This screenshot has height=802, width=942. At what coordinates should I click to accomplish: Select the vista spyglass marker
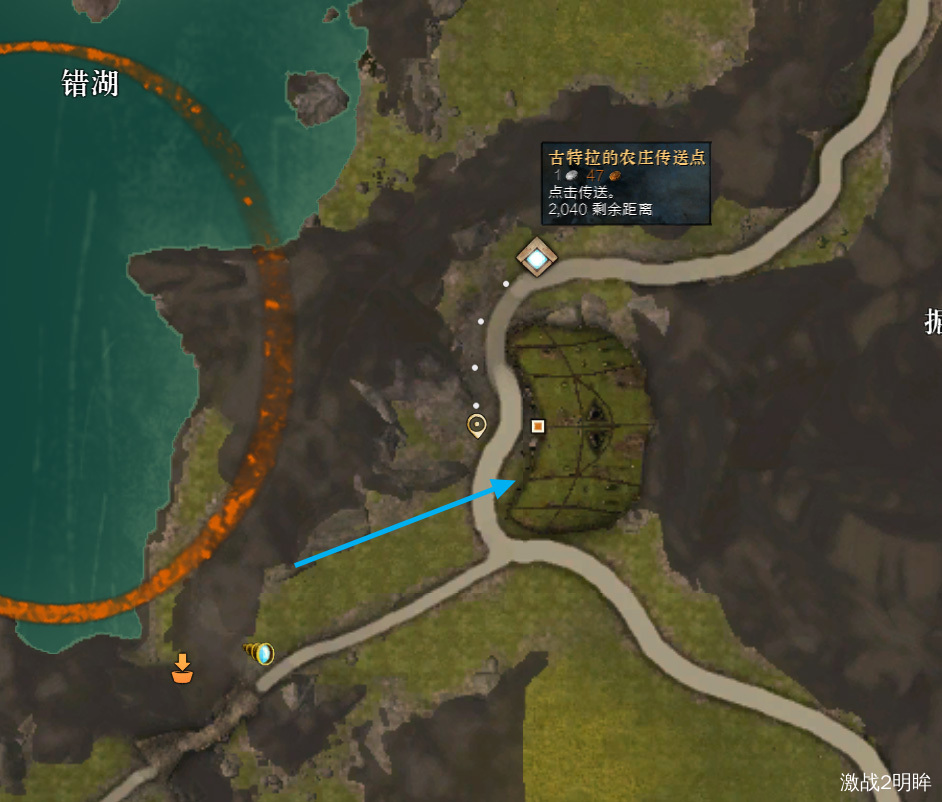pos(259,654)
